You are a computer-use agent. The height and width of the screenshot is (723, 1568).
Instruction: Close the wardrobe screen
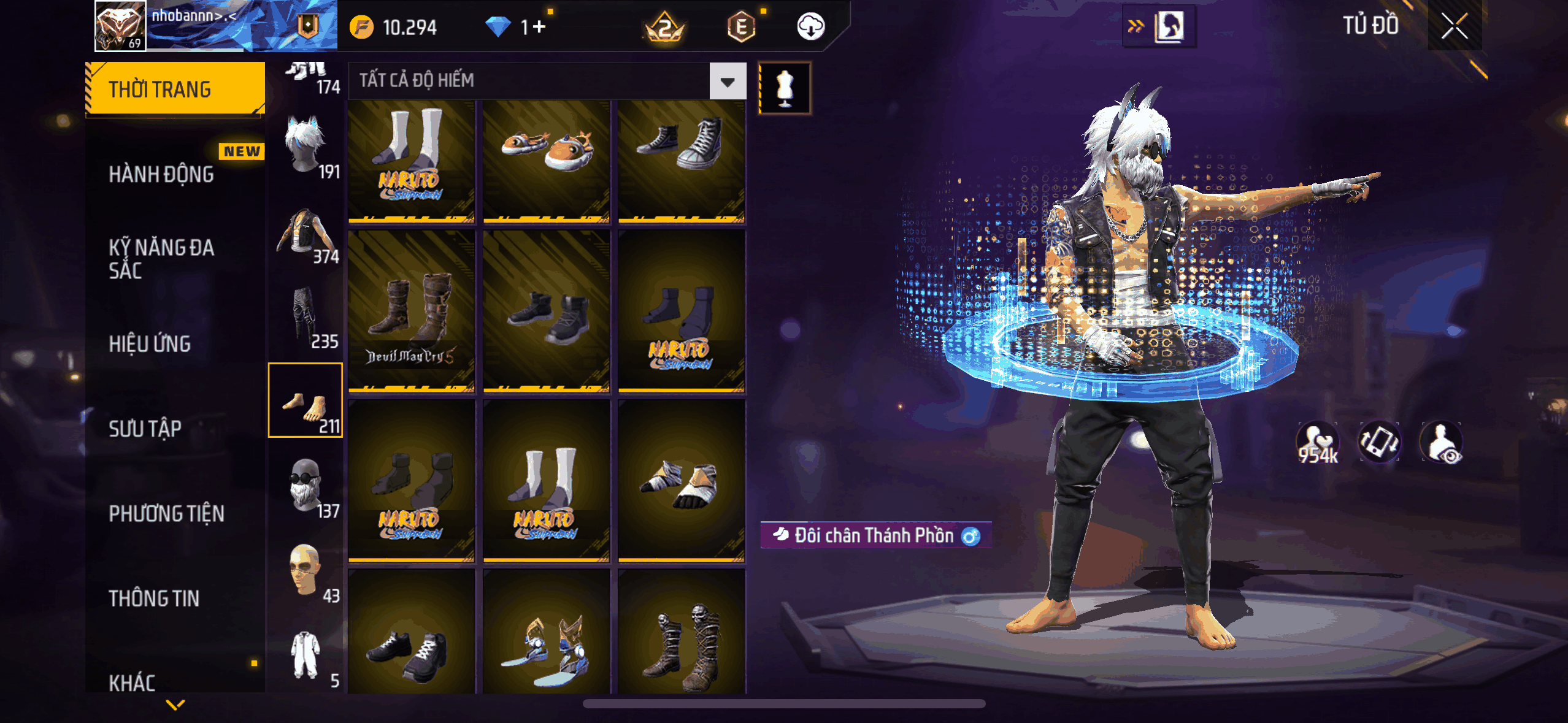1454,27
